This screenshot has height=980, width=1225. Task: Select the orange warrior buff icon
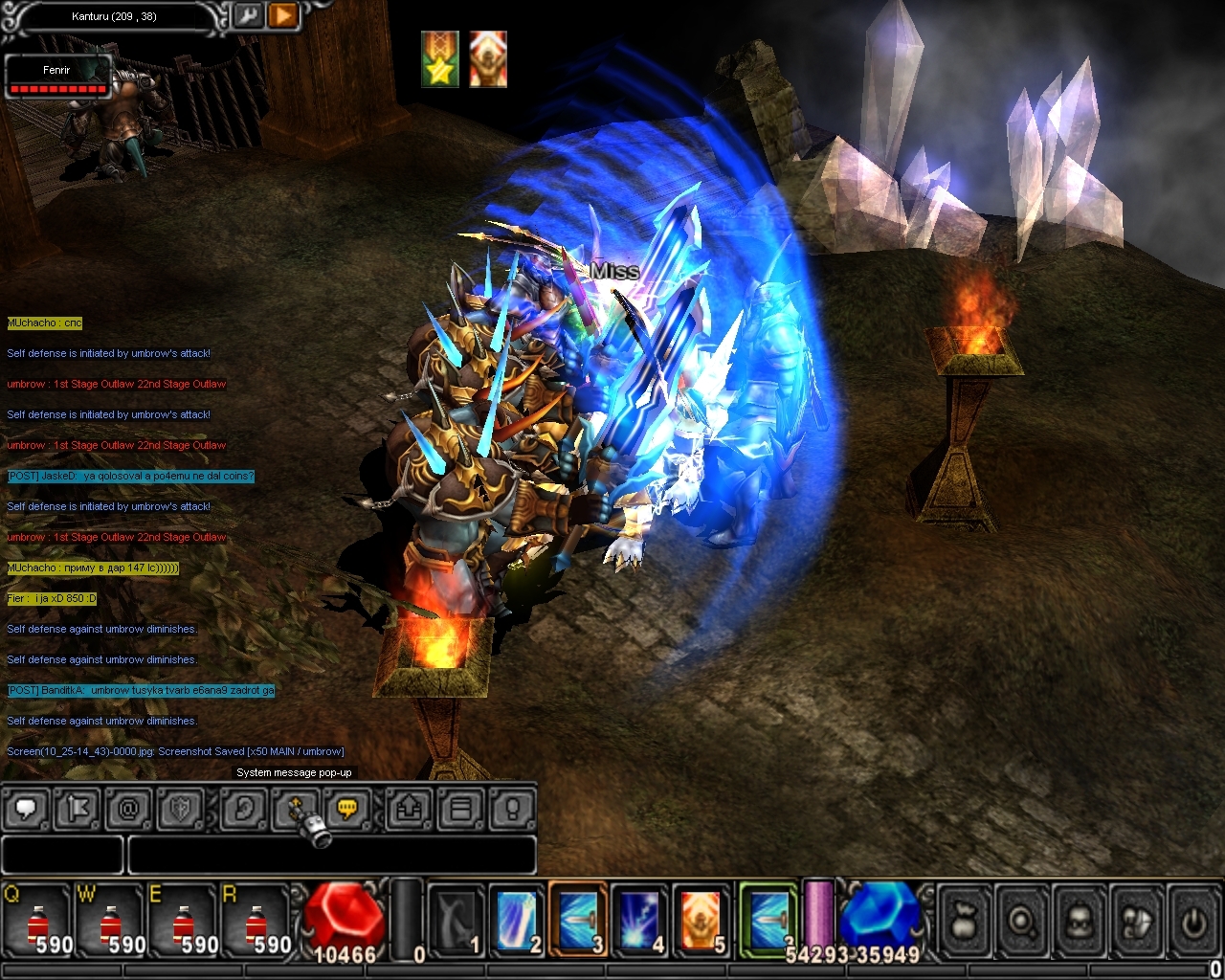click(x=487, y=59)
